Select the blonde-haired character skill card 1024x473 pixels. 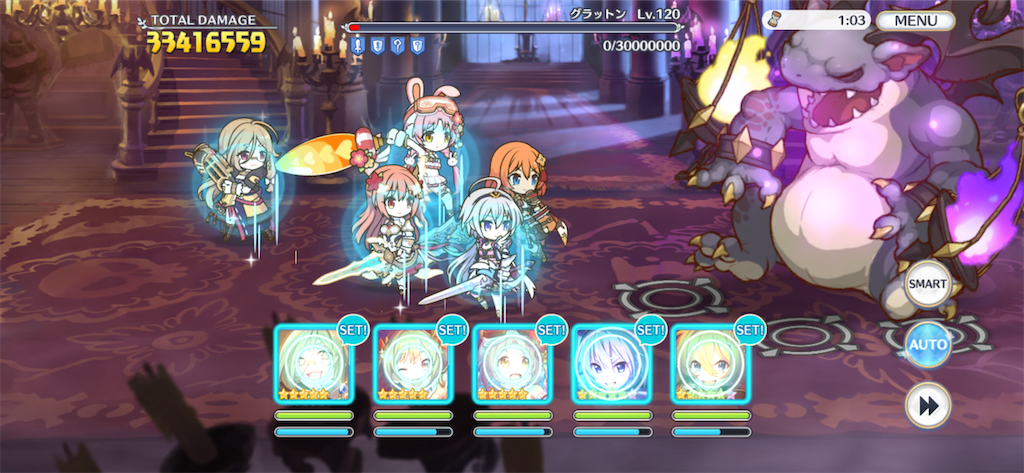pyautogui.click(x=709, y=364)
